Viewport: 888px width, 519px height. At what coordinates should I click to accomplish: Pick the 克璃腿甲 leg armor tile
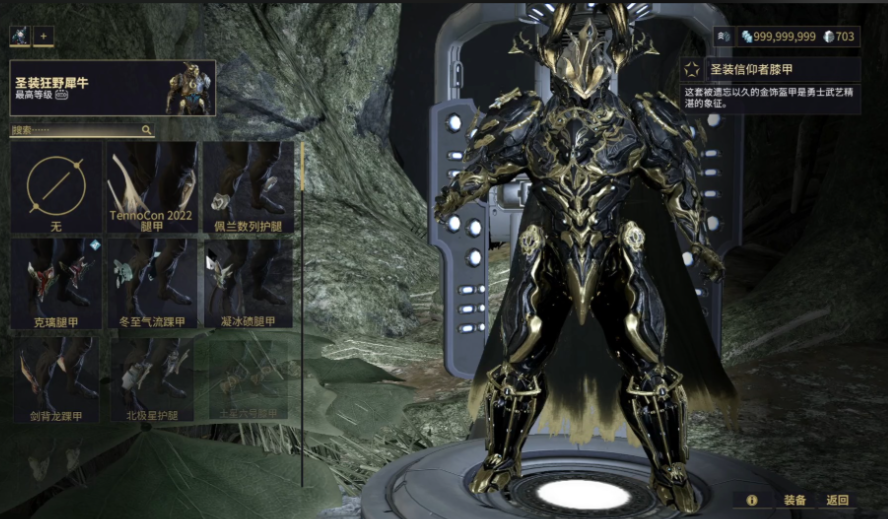click(x=56, y=283)
